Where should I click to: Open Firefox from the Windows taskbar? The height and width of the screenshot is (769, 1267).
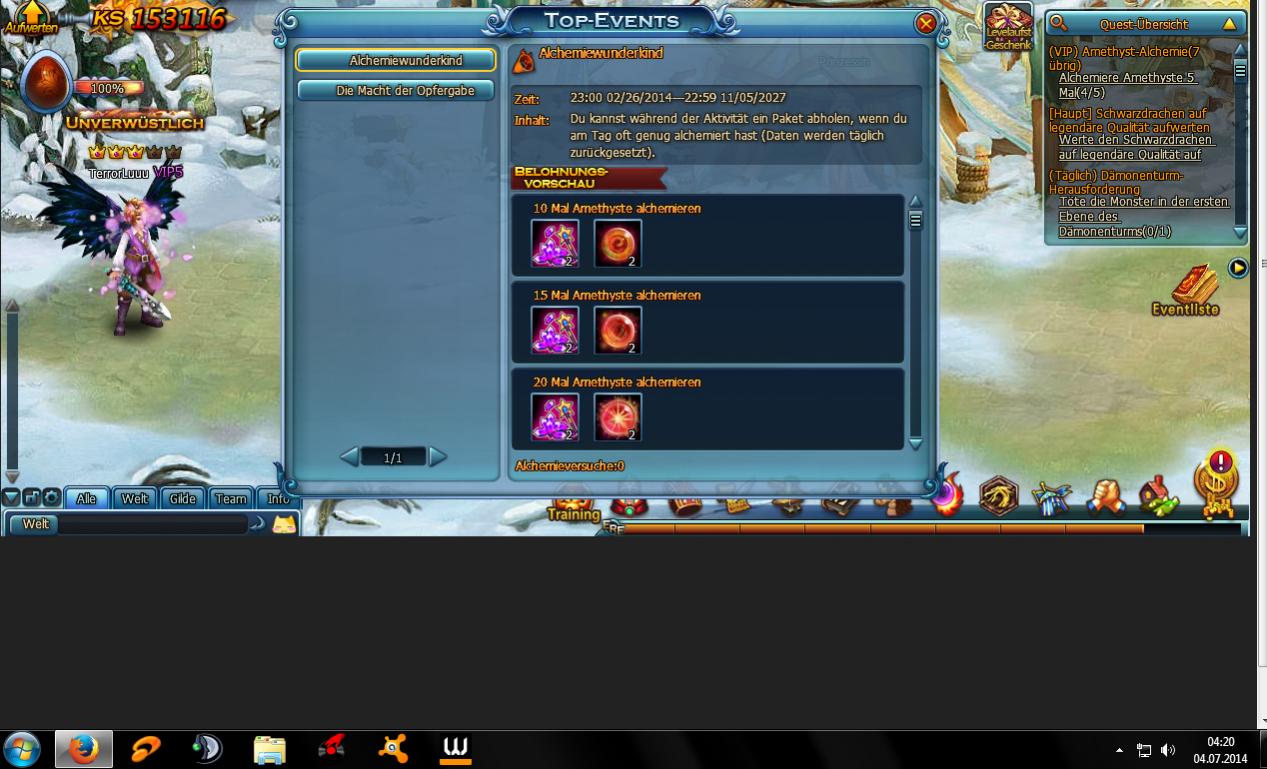pos(83,748)
